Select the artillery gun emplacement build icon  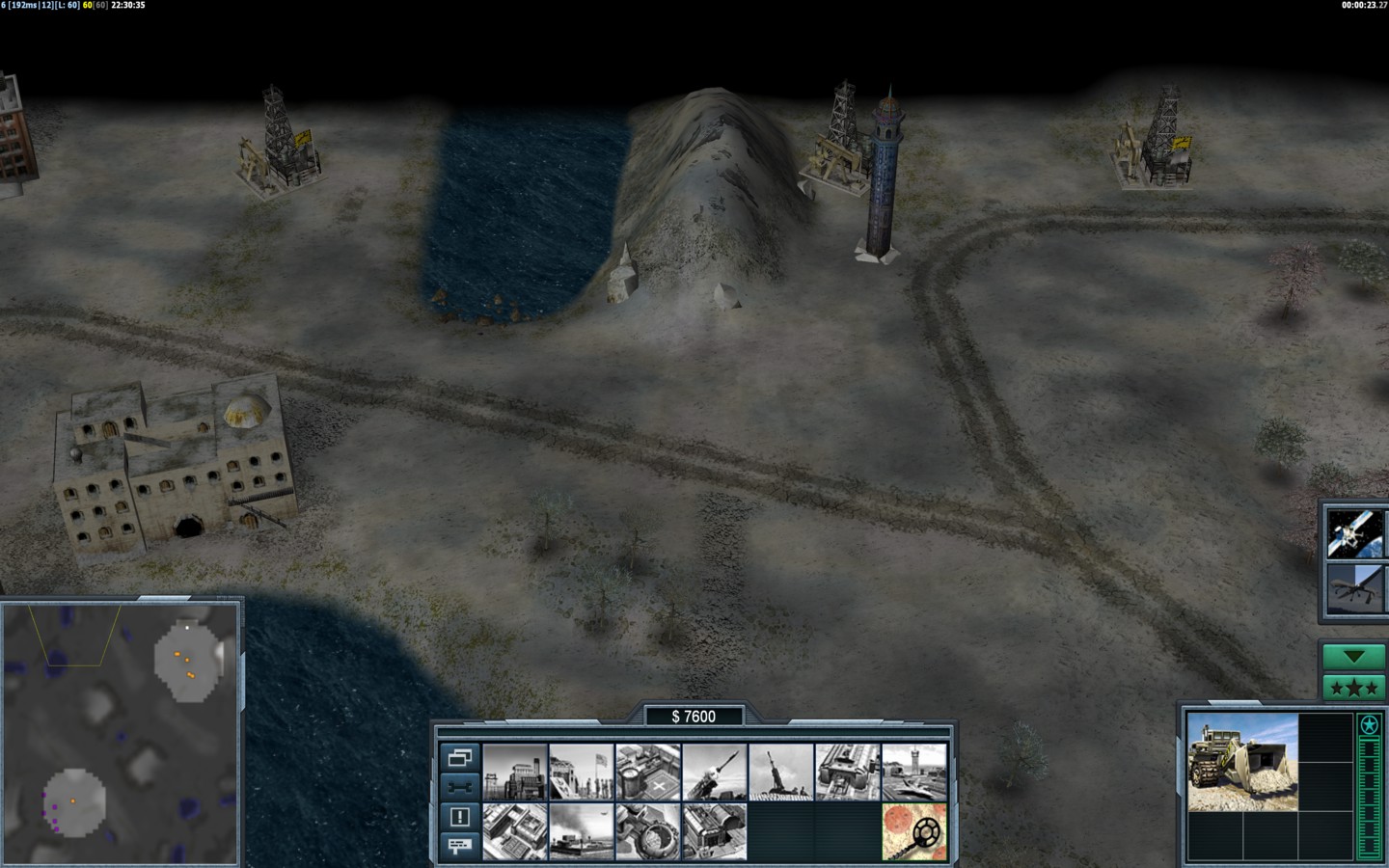[x=781, y=773]
